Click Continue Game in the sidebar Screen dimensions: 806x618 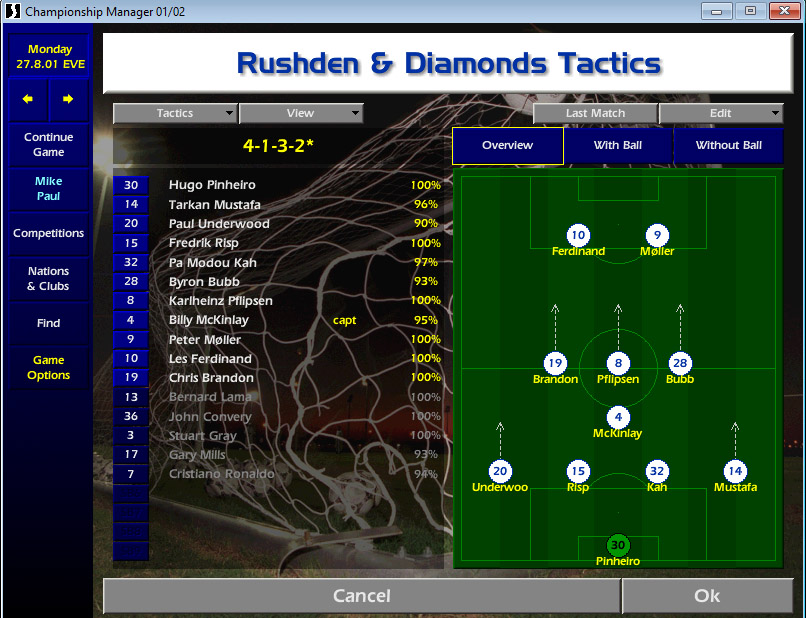(x=49, y=145)
